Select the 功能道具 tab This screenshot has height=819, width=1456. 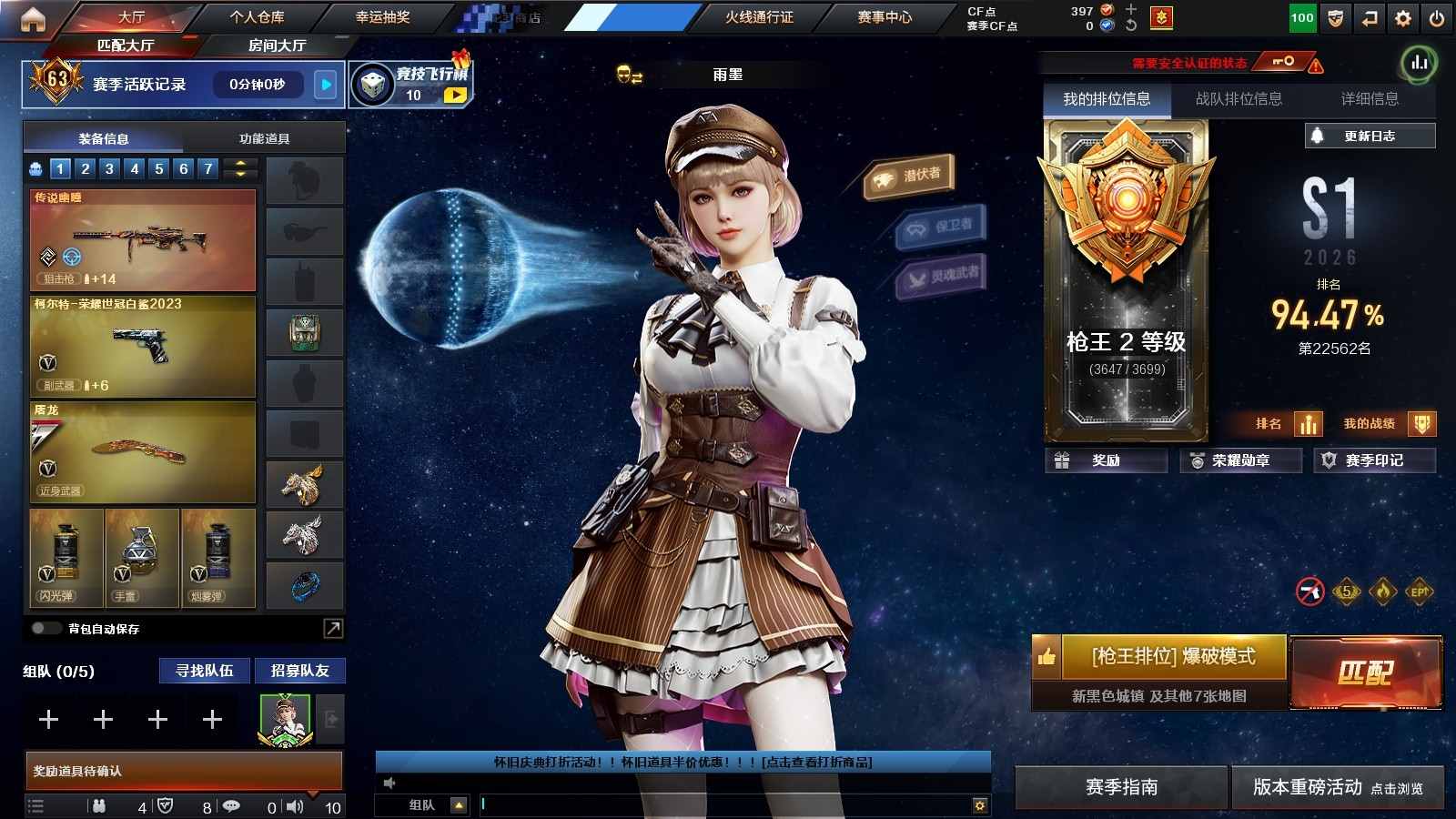click(264, 138)
